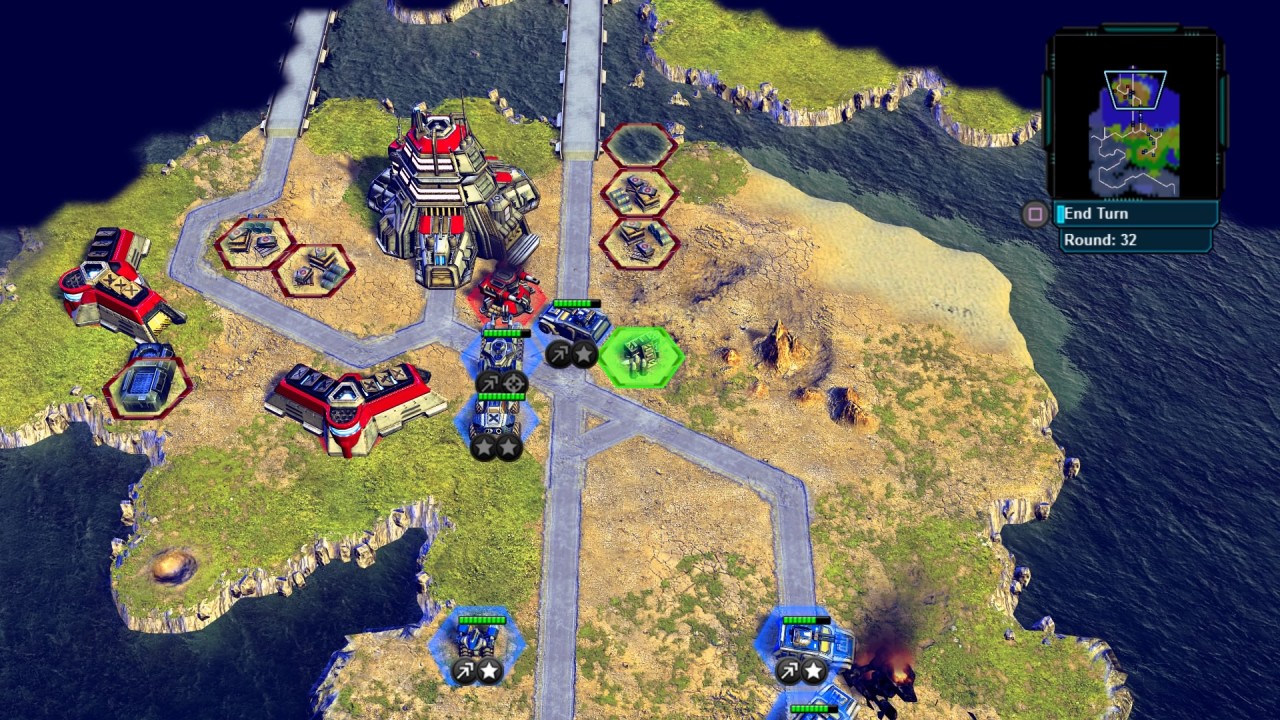The height and width of the screenshot is (720, 1280).
Task: Choose the blue armored truck beside green hex
Action: 575,325
